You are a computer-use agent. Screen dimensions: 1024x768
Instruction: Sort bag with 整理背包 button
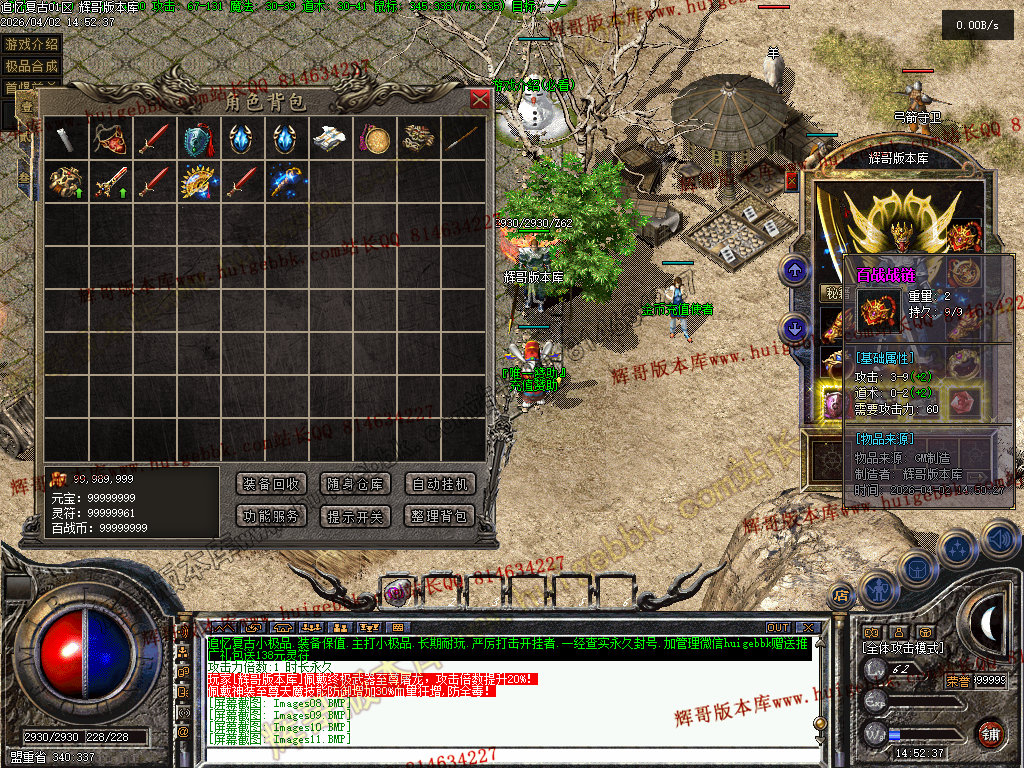coord(439,516)
